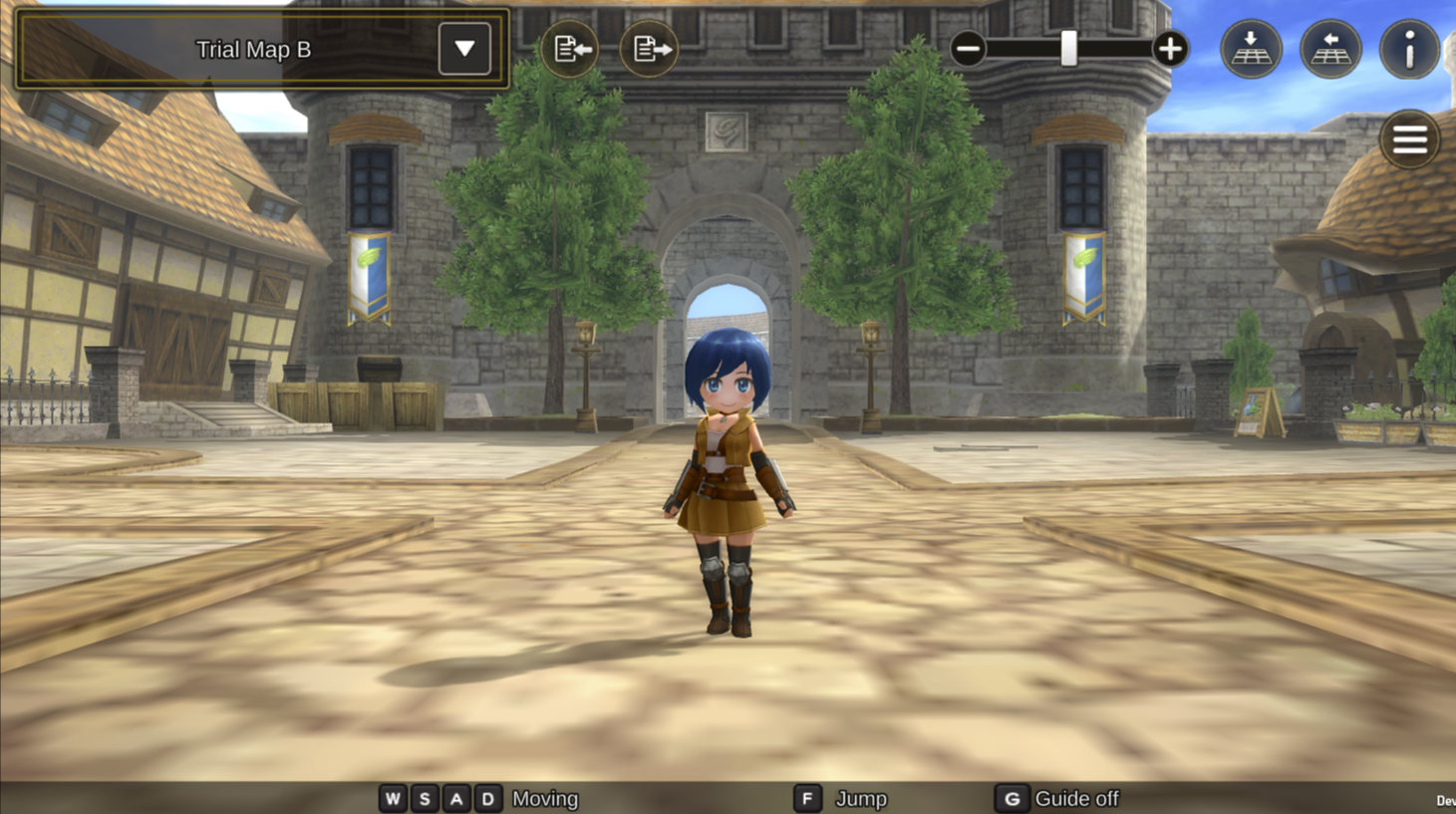Open the hamburger menu
The image size is (1456, 814).
tap(1409, 139)
